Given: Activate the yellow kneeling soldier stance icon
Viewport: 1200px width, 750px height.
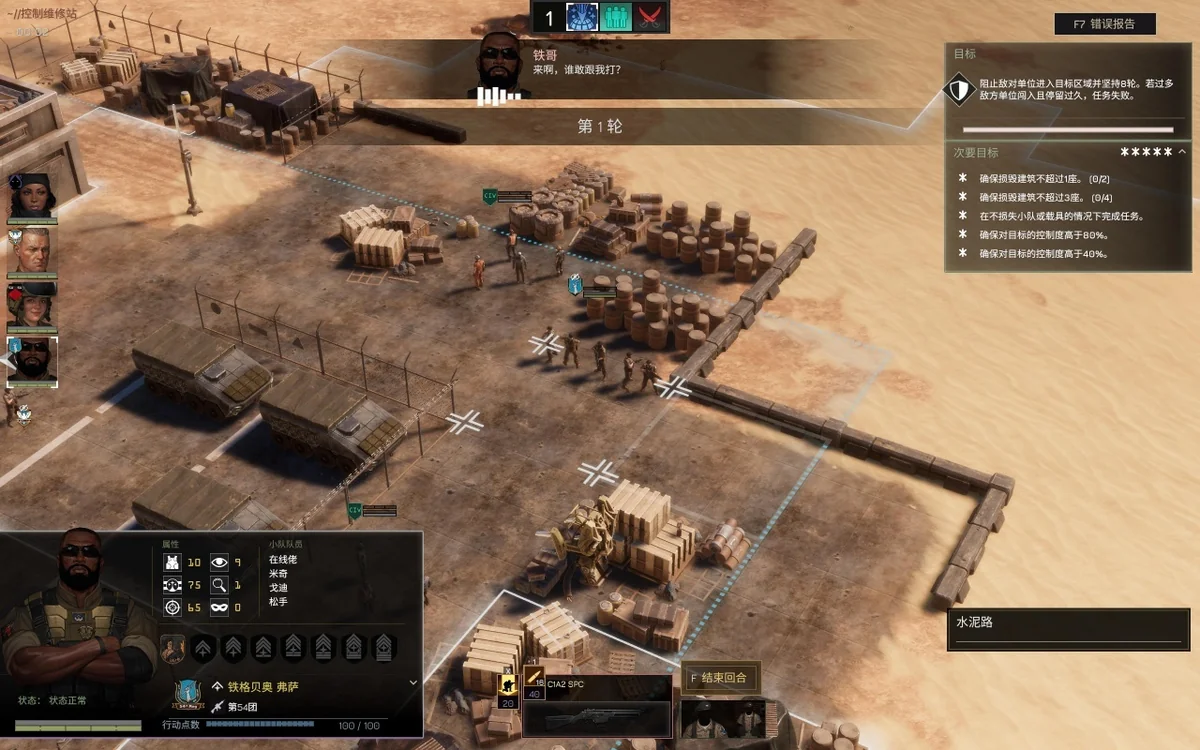Looking at the screenshot, I should (x=507, y=684).
